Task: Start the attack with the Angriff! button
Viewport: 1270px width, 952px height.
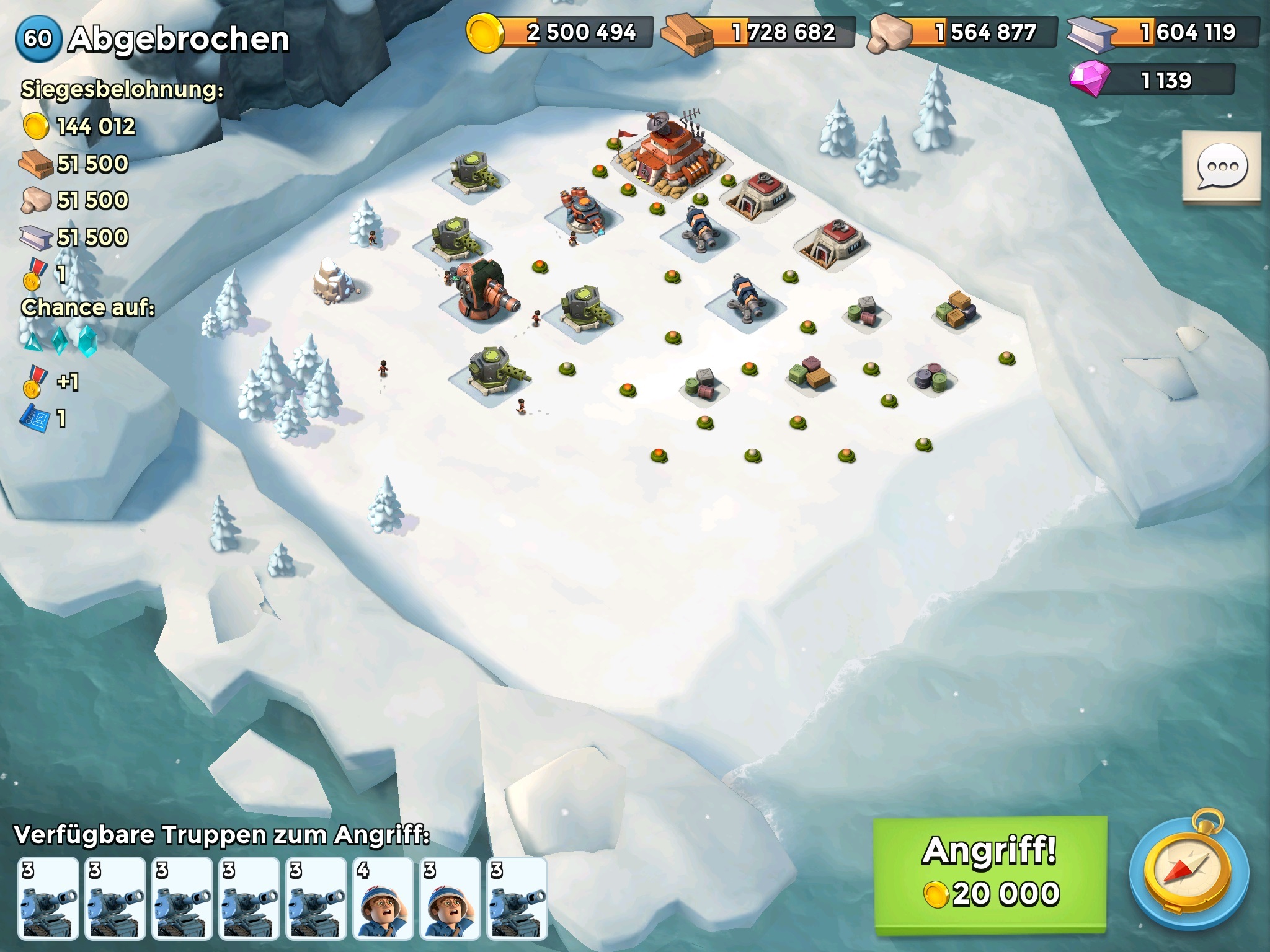Action: click(x=990, y=874)
